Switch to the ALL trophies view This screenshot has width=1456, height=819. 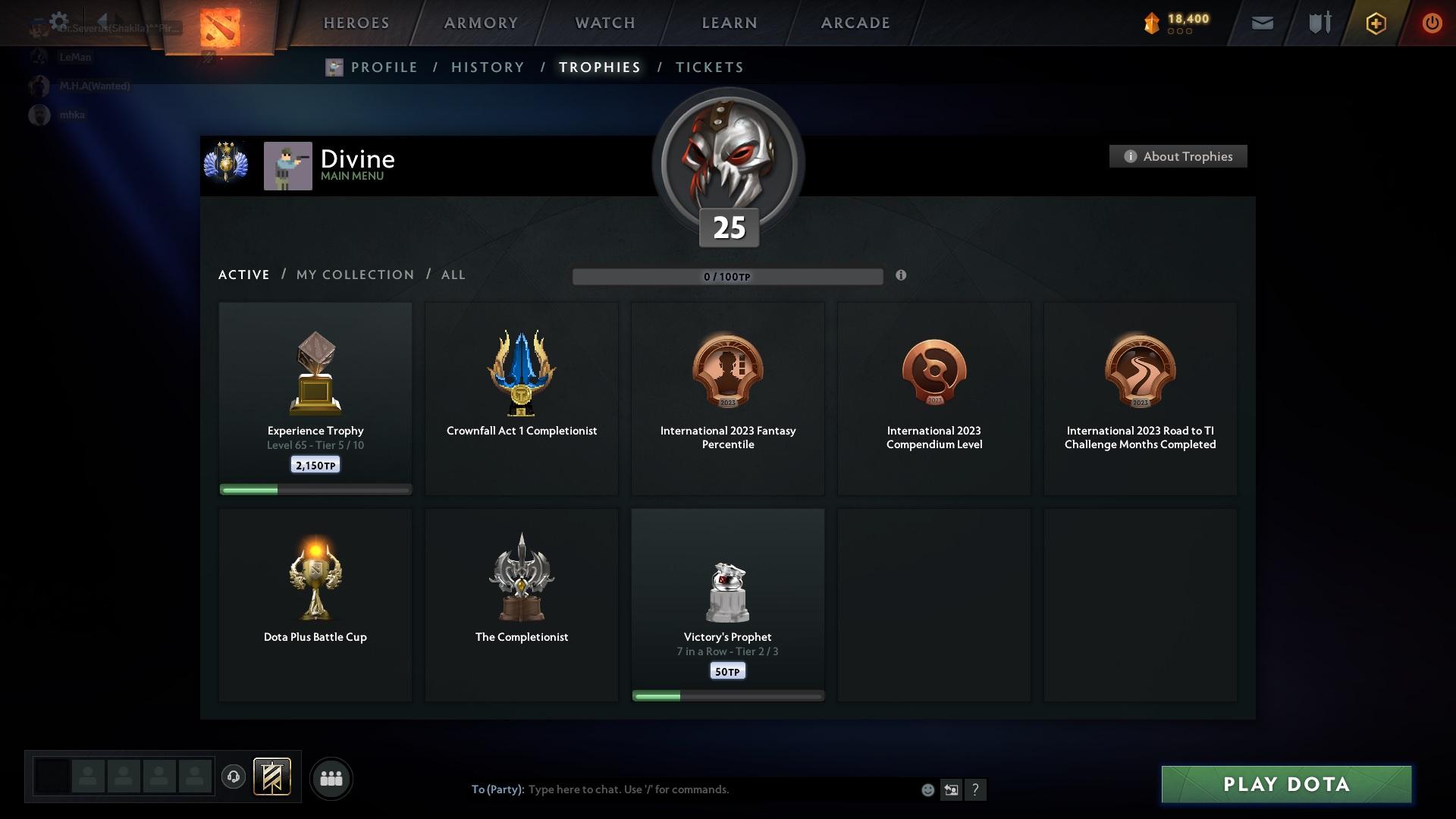coord(453,275)
